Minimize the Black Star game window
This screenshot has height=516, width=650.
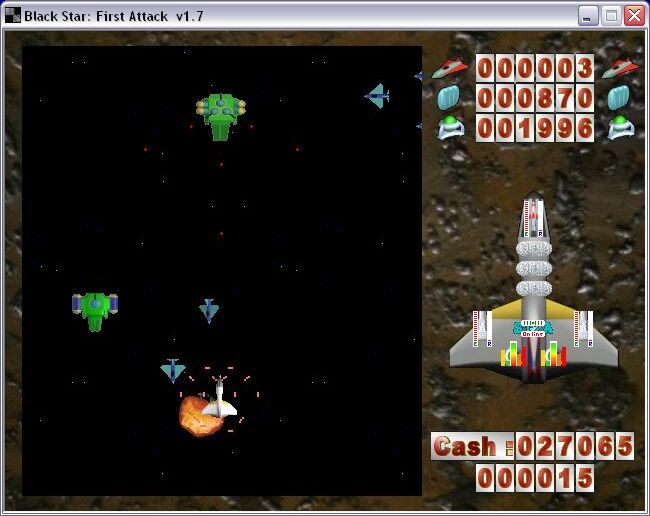coord(588,15)
